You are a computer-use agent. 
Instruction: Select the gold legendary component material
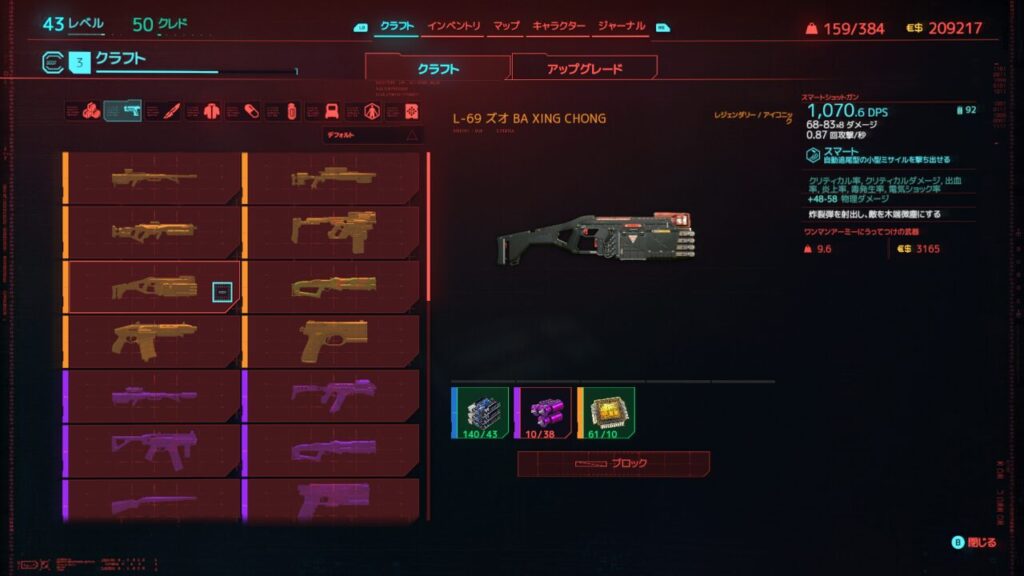[x=606, y=411]
